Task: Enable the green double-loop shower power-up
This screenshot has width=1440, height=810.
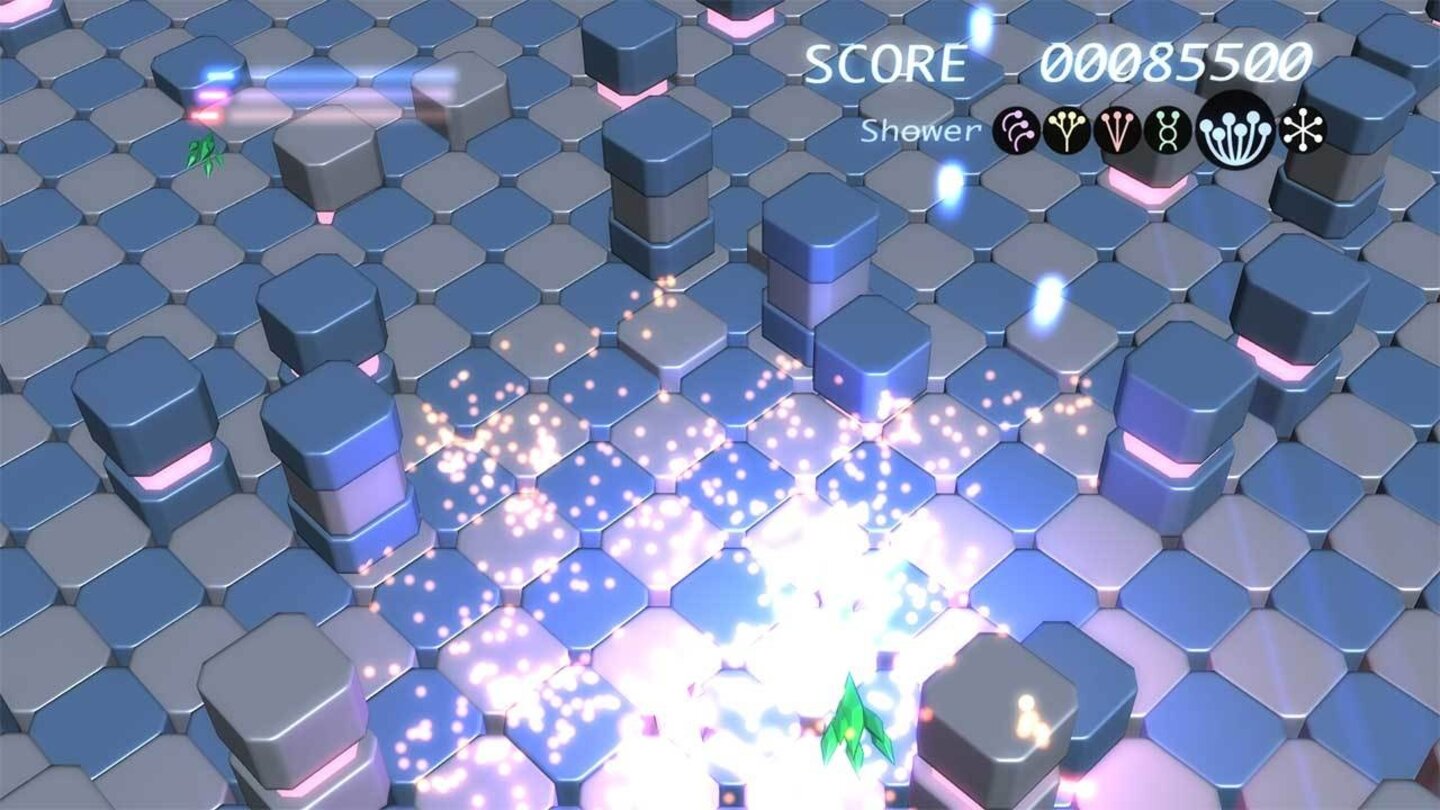Action: click(1167, 130)
